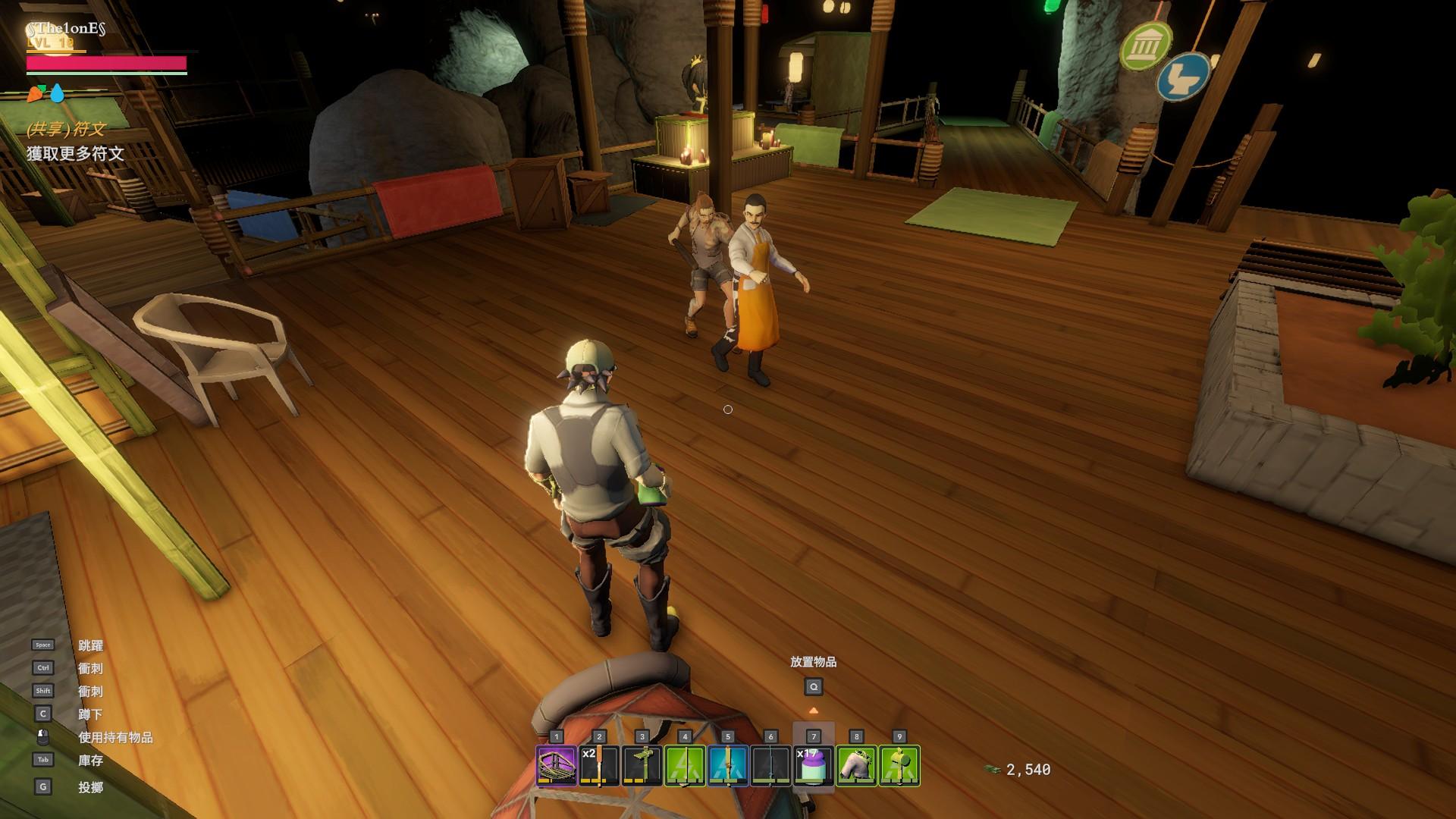Equip the green hammer in slot 3
The height and width of the screenshot is (819, 1456).
tap(642, 766)
